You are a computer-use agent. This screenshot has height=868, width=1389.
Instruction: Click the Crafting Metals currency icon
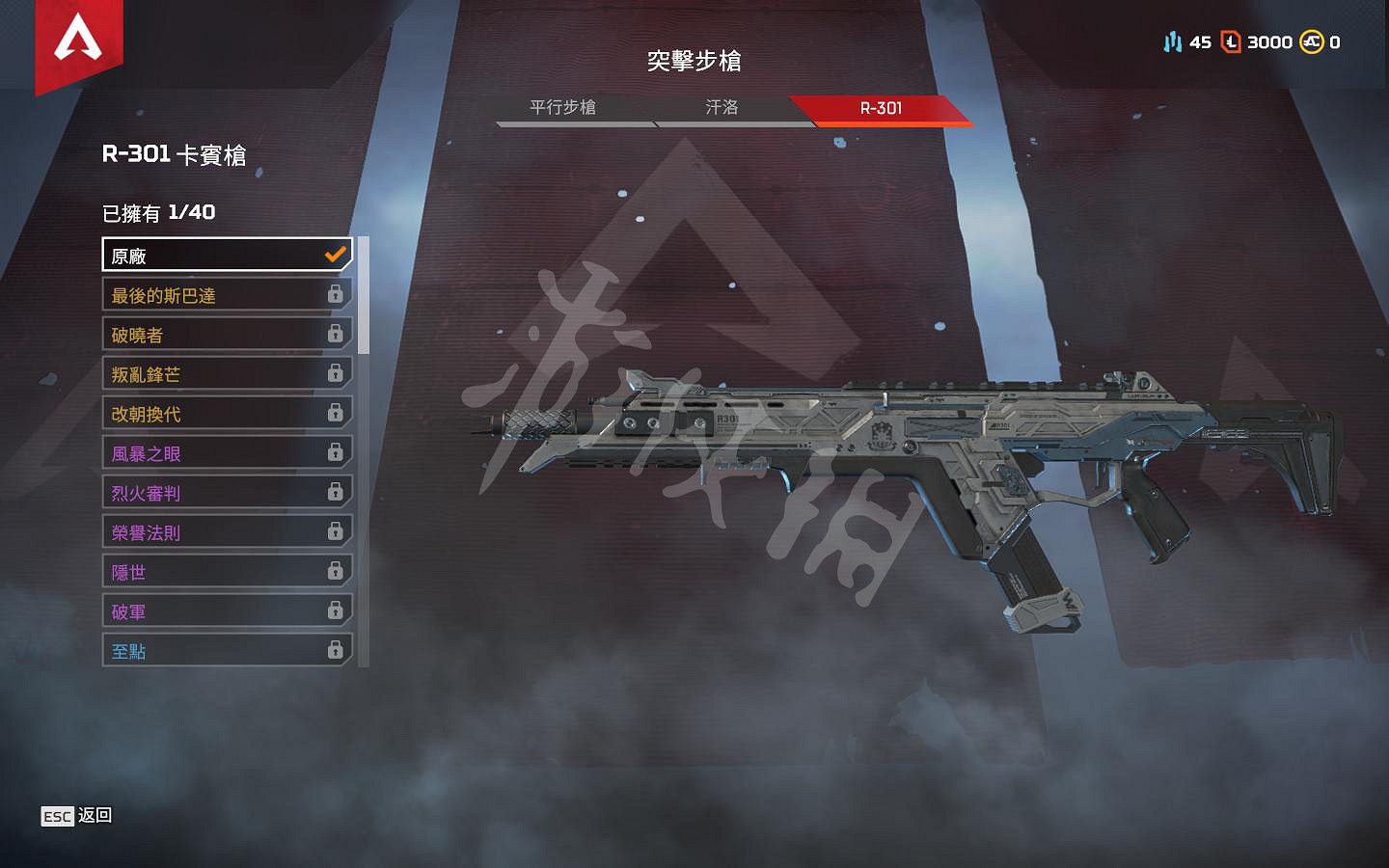[x=1173, y=42]
